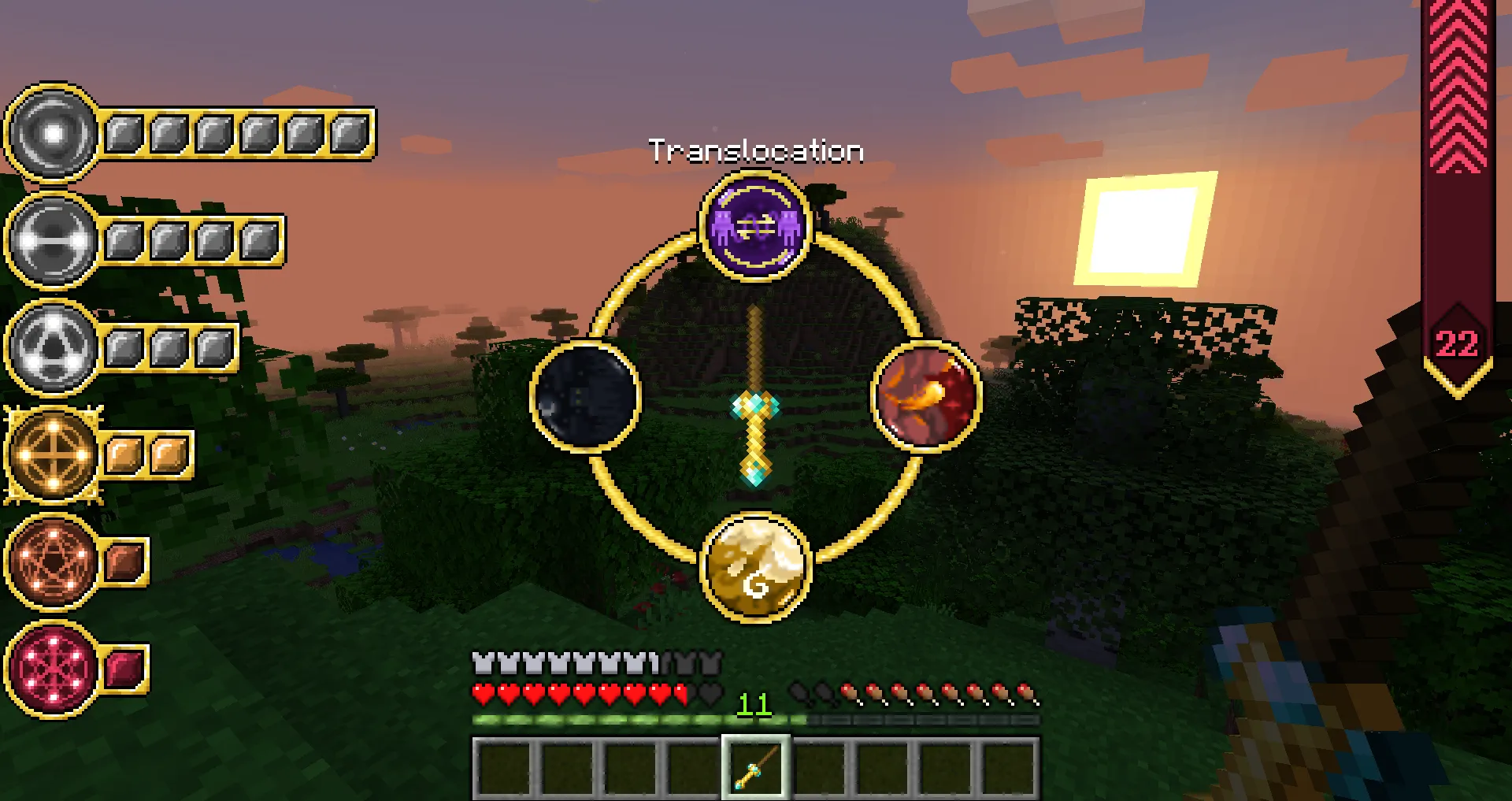Select the dark orb spell on the wheel's left
This screenshot has width=1512, height=801.
[584, 398]
